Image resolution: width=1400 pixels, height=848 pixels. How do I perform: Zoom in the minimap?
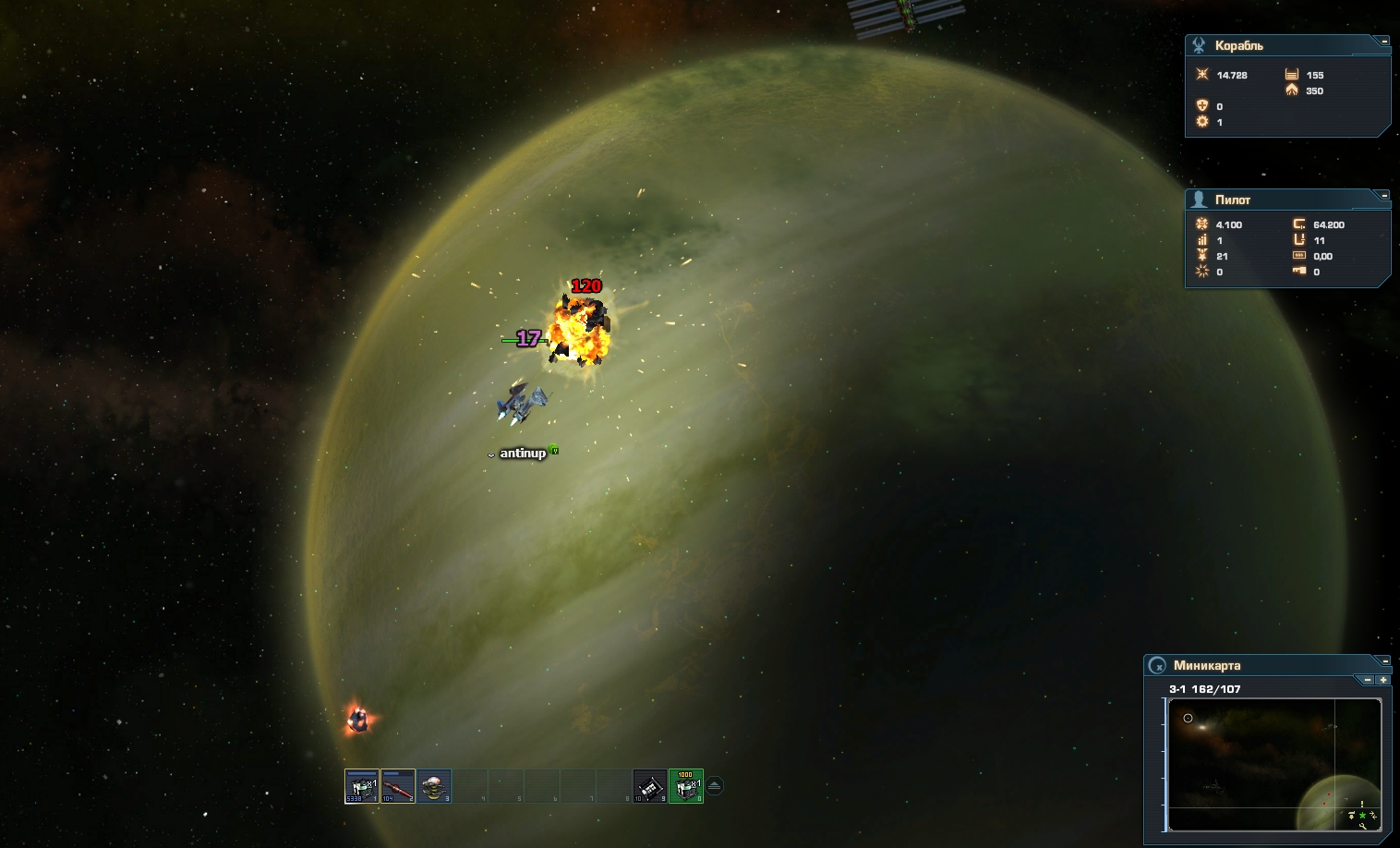[1382, 680]
